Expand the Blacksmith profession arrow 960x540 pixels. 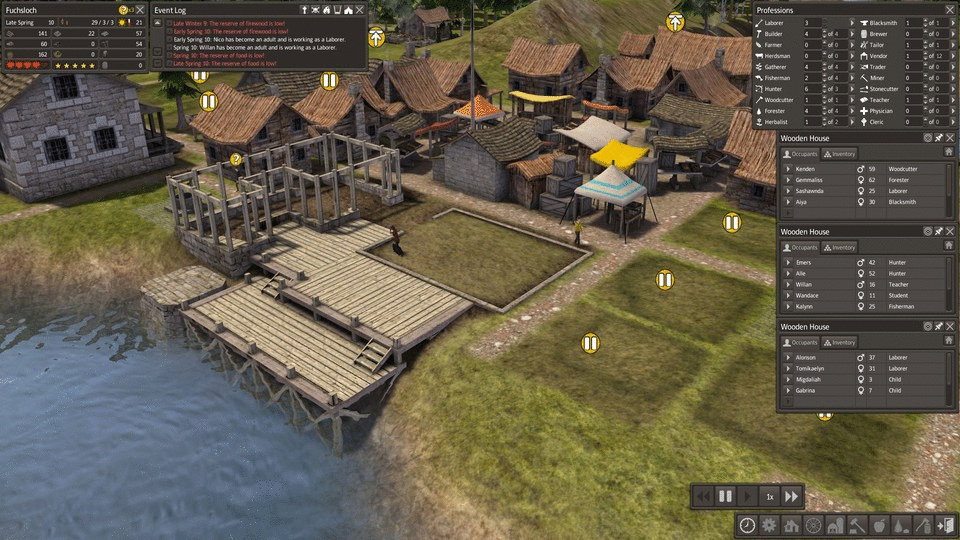[853, 22]
